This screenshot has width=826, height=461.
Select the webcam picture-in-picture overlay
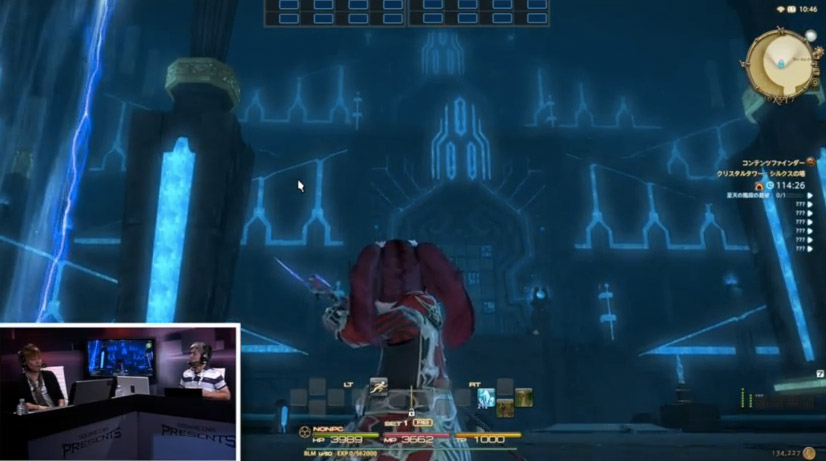tap(120, 391)
